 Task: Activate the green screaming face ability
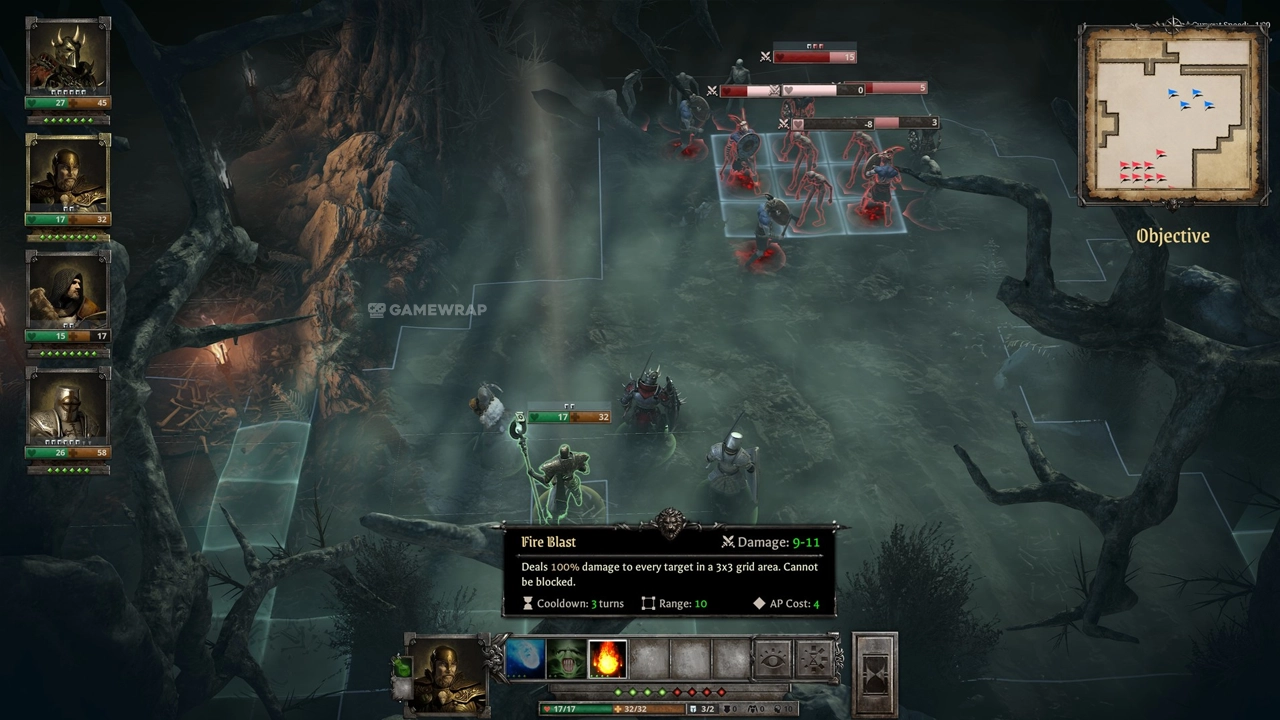point(566,659)
